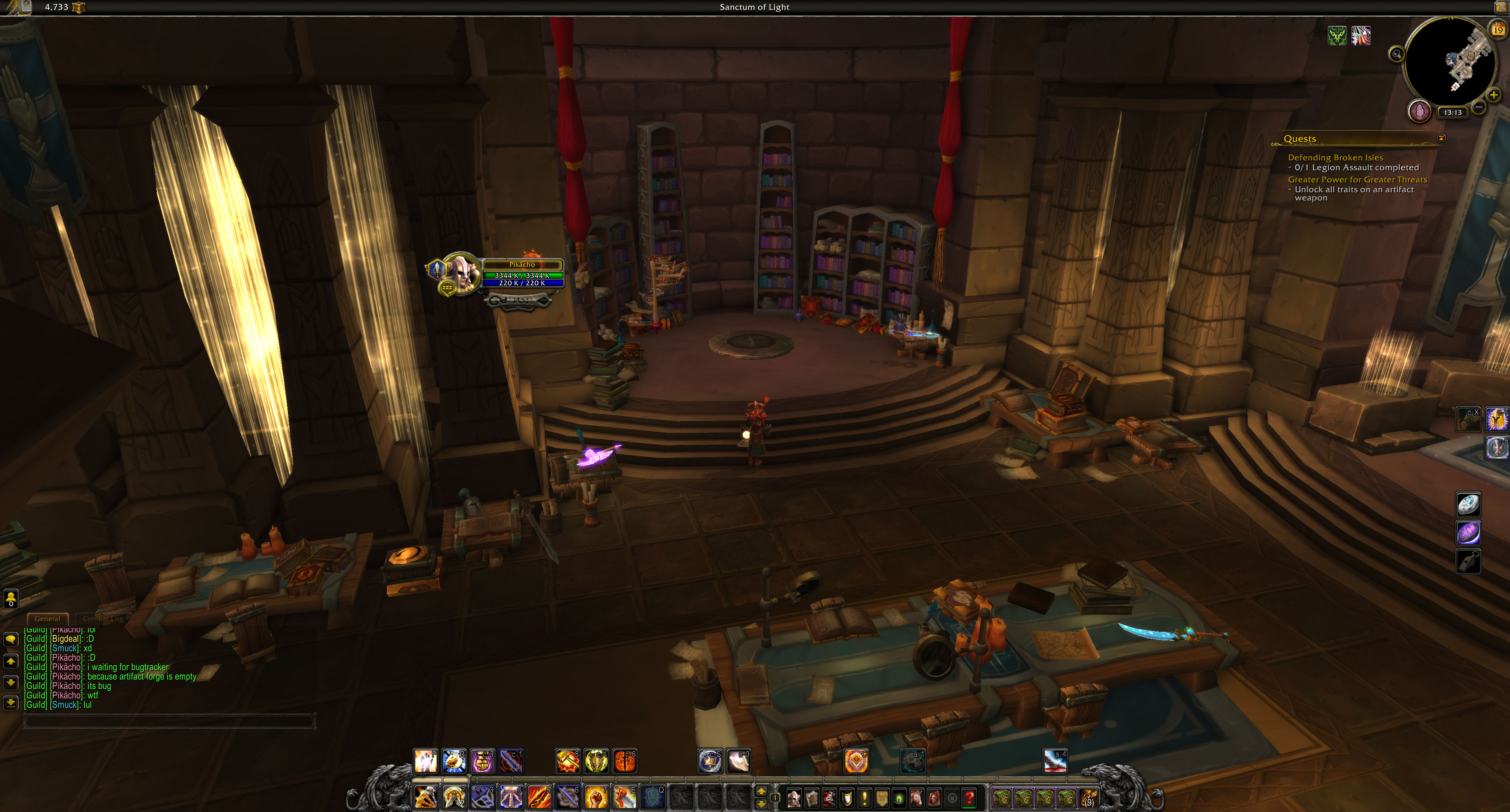Activate the glowing hand ability bound to F
The height and width of the screenshot is (812, 1510).
point(425,761)
